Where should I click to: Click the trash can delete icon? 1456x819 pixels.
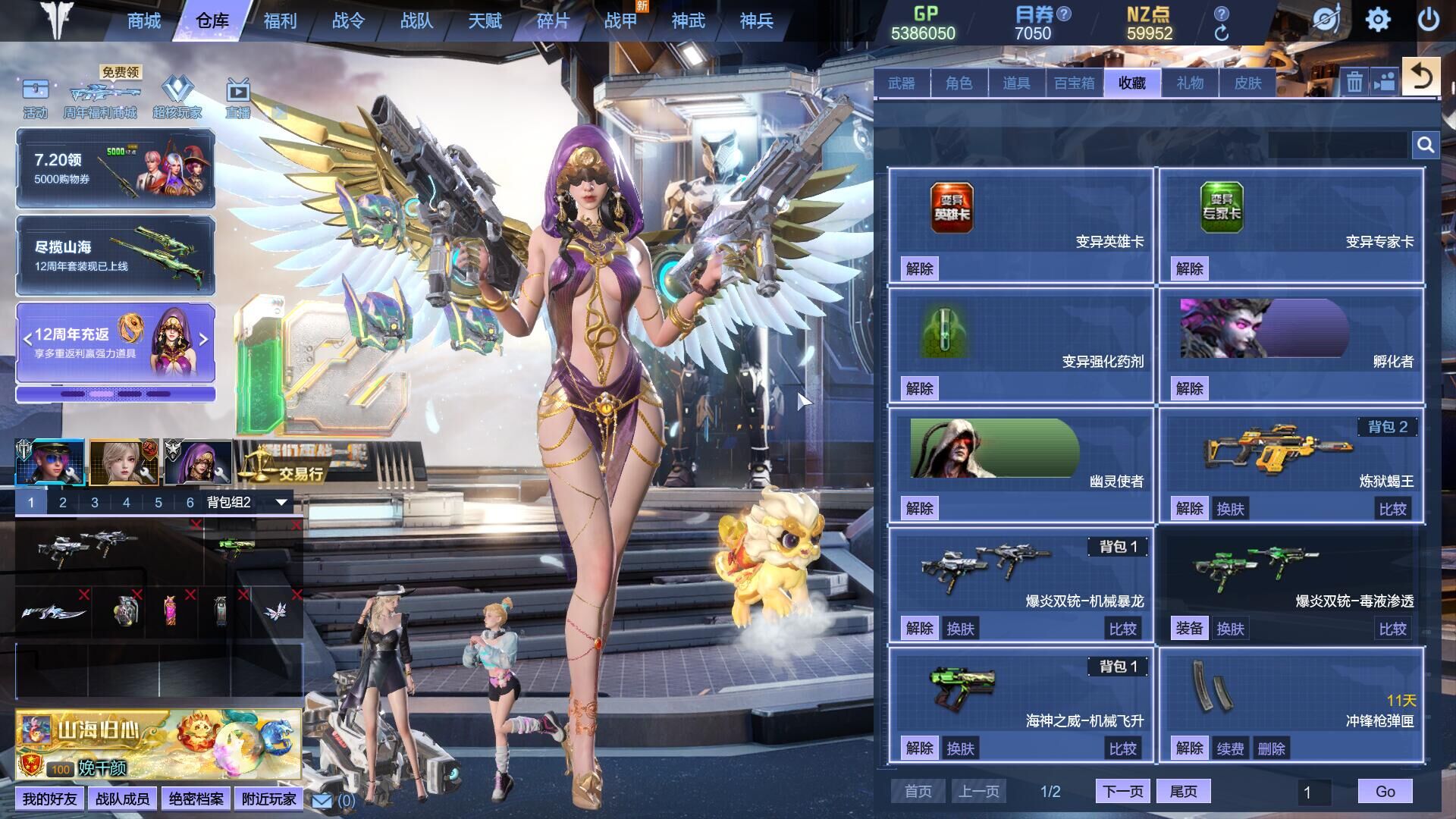(1354, 82)
